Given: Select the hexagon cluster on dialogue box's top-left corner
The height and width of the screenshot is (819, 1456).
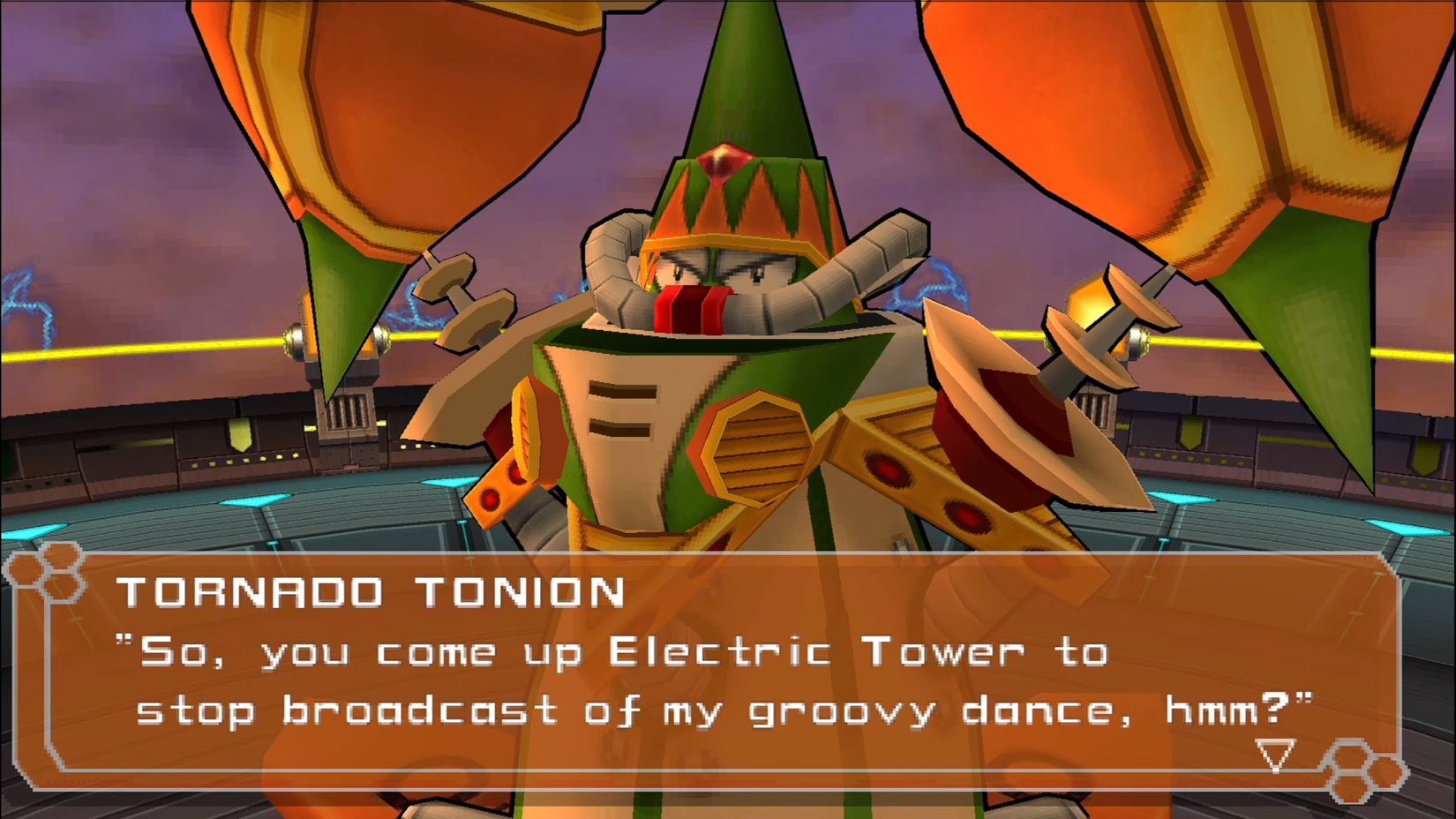Looking at the screenshot, I should pos(46,573).
